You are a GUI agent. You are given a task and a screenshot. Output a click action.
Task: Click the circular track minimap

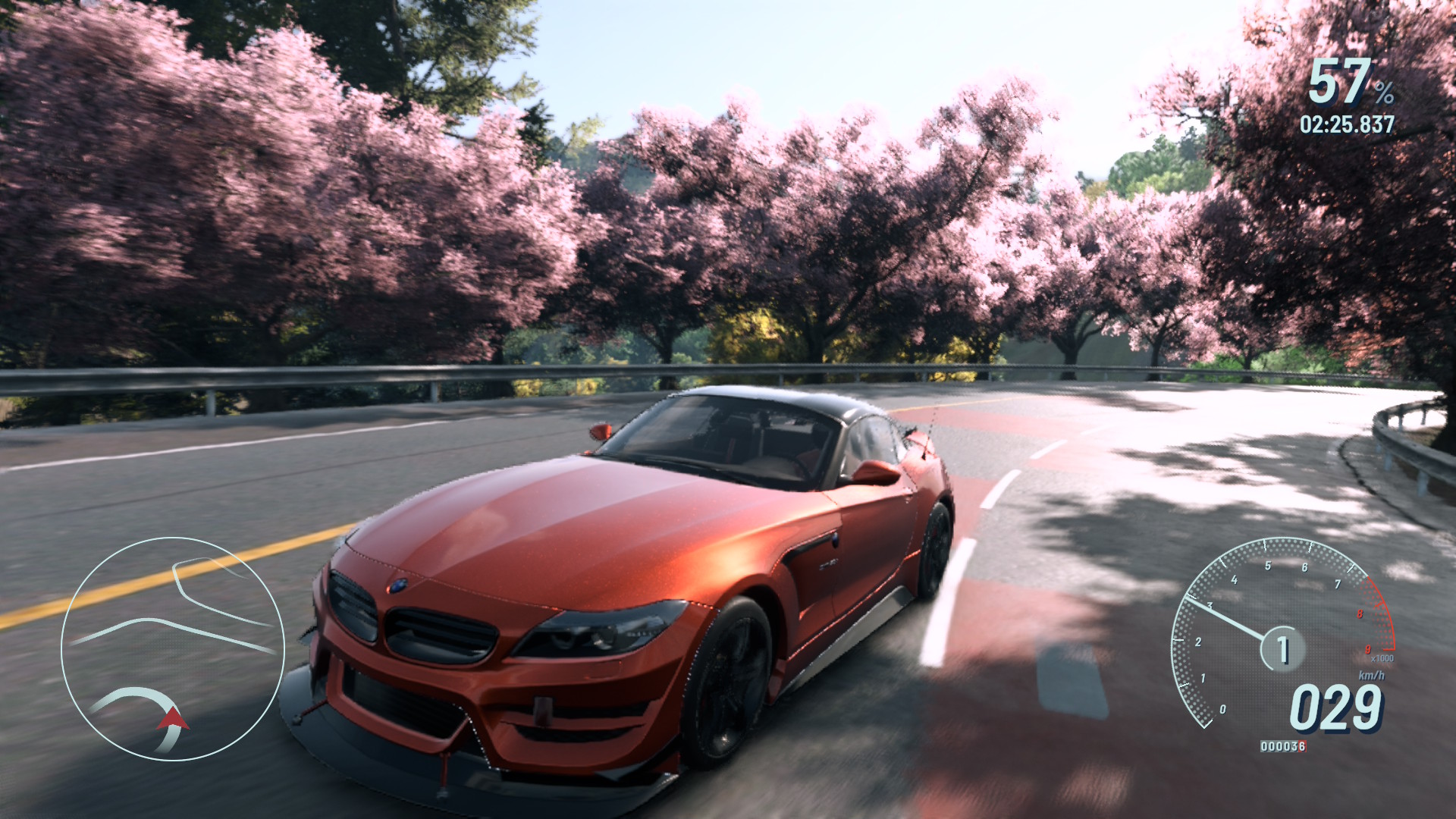(173, 648)
